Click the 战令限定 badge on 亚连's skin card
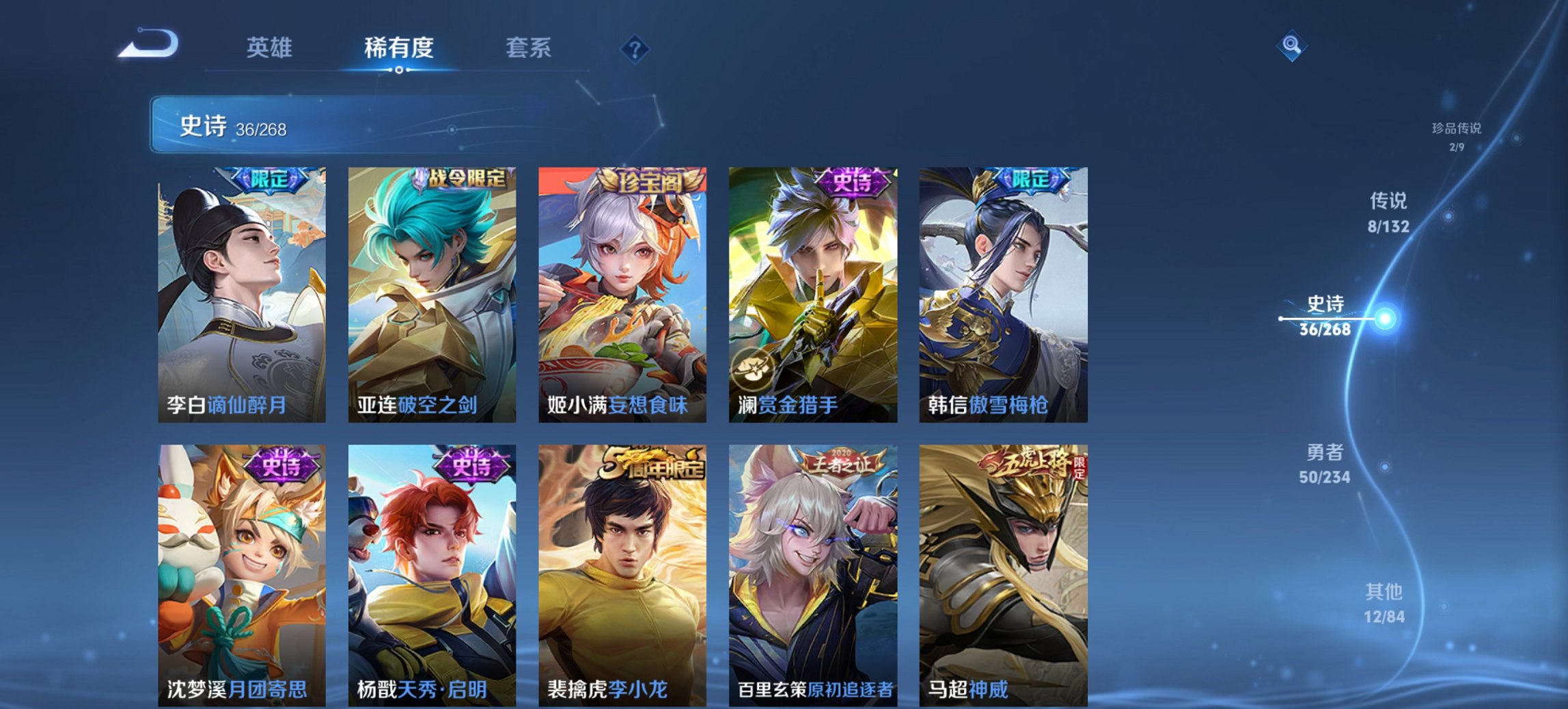1568x709 pixels. 465,178
